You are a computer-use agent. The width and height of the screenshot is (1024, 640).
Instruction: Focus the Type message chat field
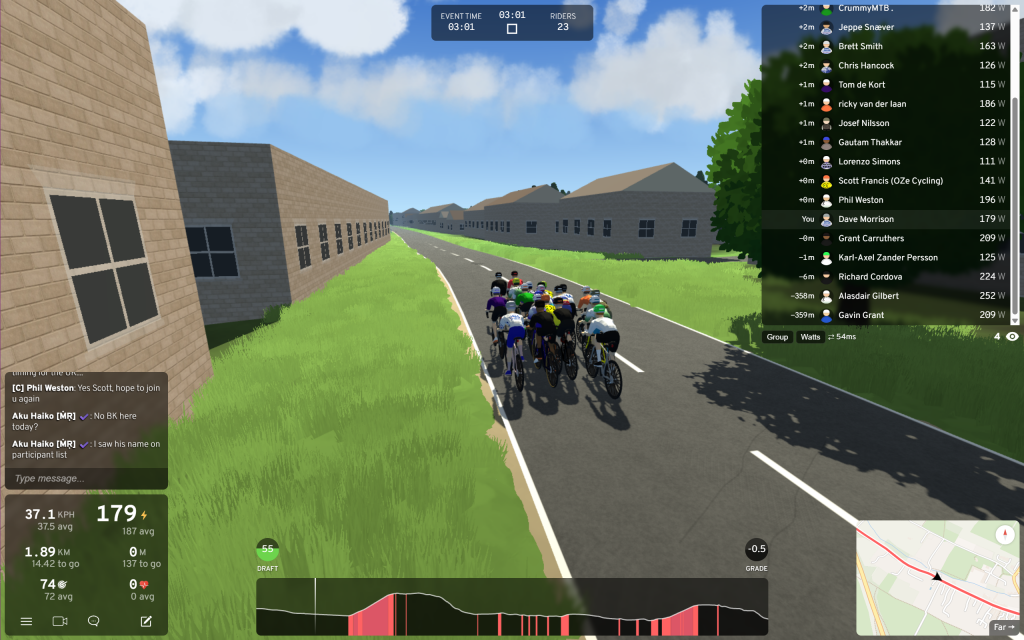click(85, 478)
